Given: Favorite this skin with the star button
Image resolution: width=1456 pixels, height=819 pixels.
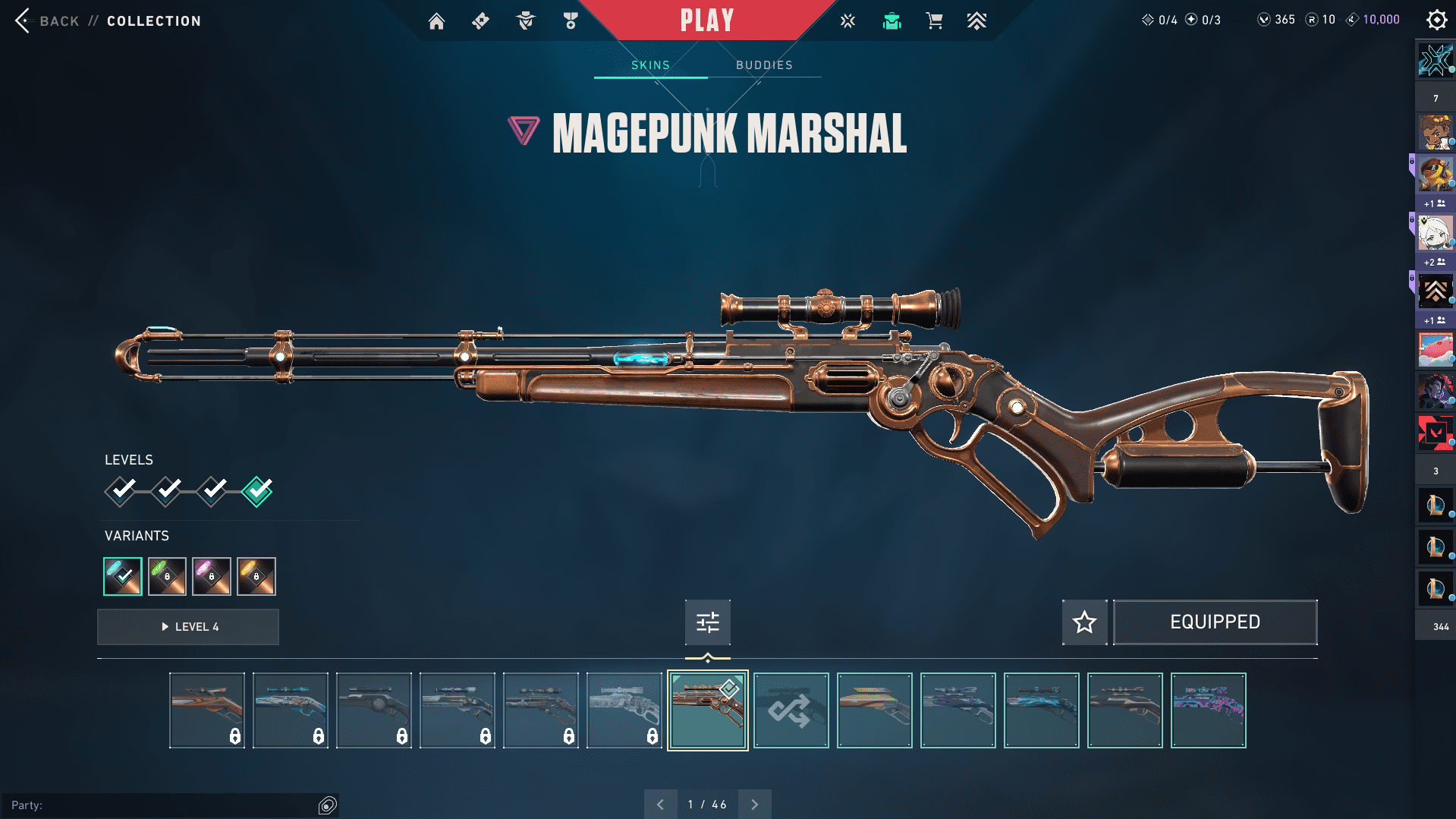Looking at the screenshot, I should pyautogui.click(x=1084, y=622).
